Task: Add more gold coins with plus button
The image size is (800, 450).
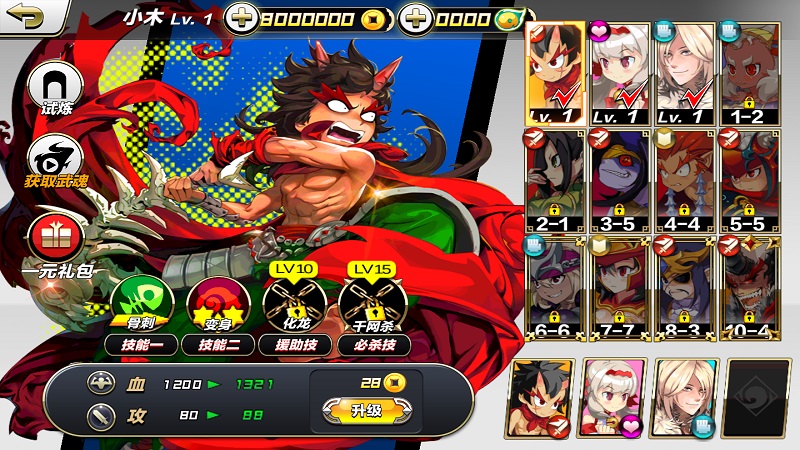Action: click(241, 19)
